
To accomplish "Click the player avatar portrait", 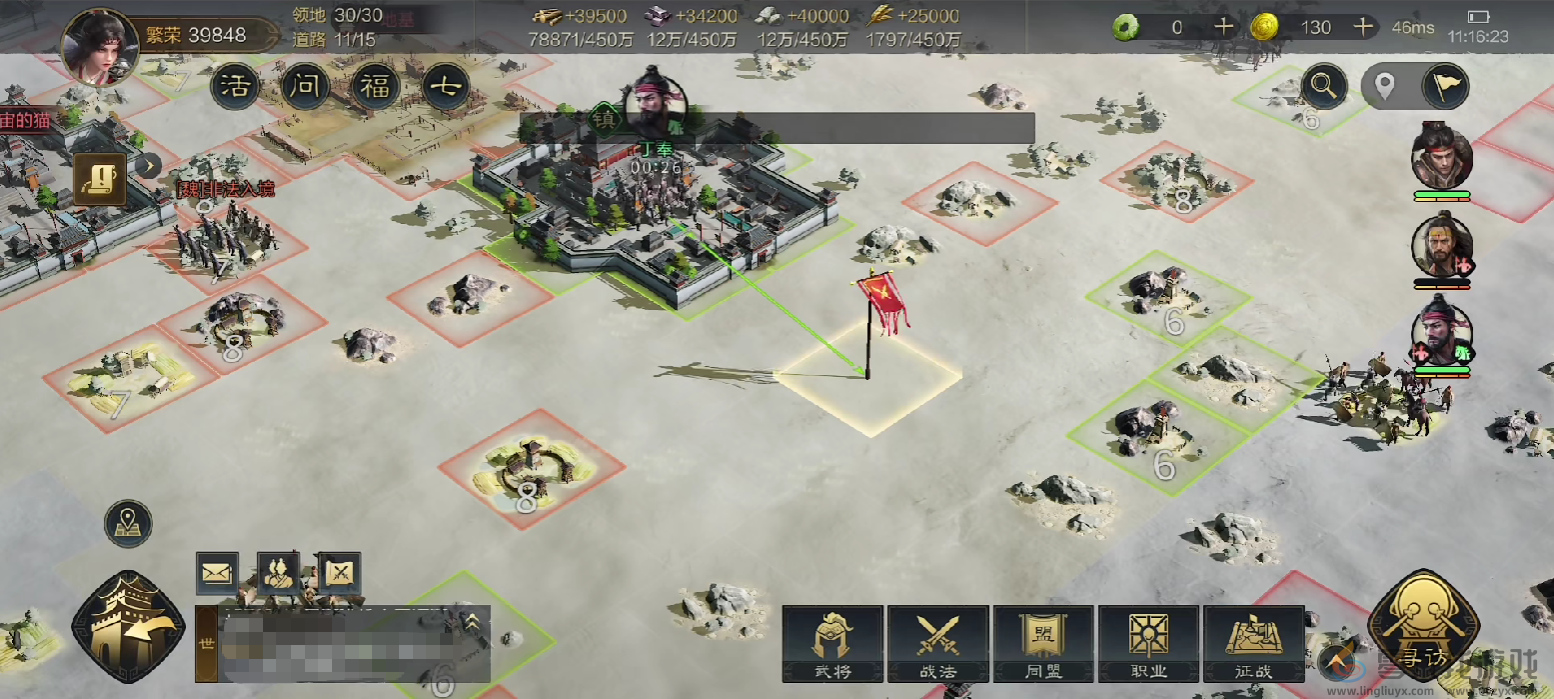I will pos(99,44).
